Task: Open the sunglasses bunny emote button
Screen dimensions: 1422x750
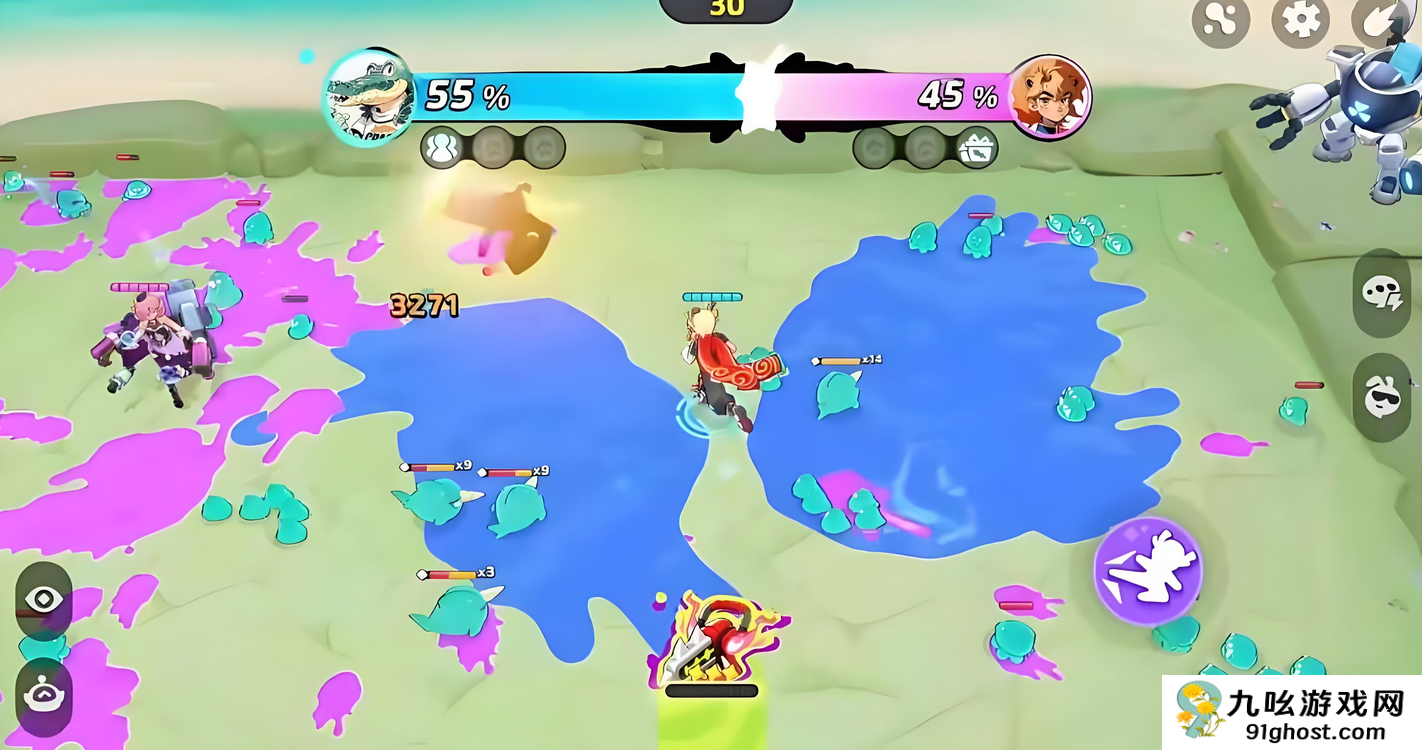Action: tap(1382, 397)
